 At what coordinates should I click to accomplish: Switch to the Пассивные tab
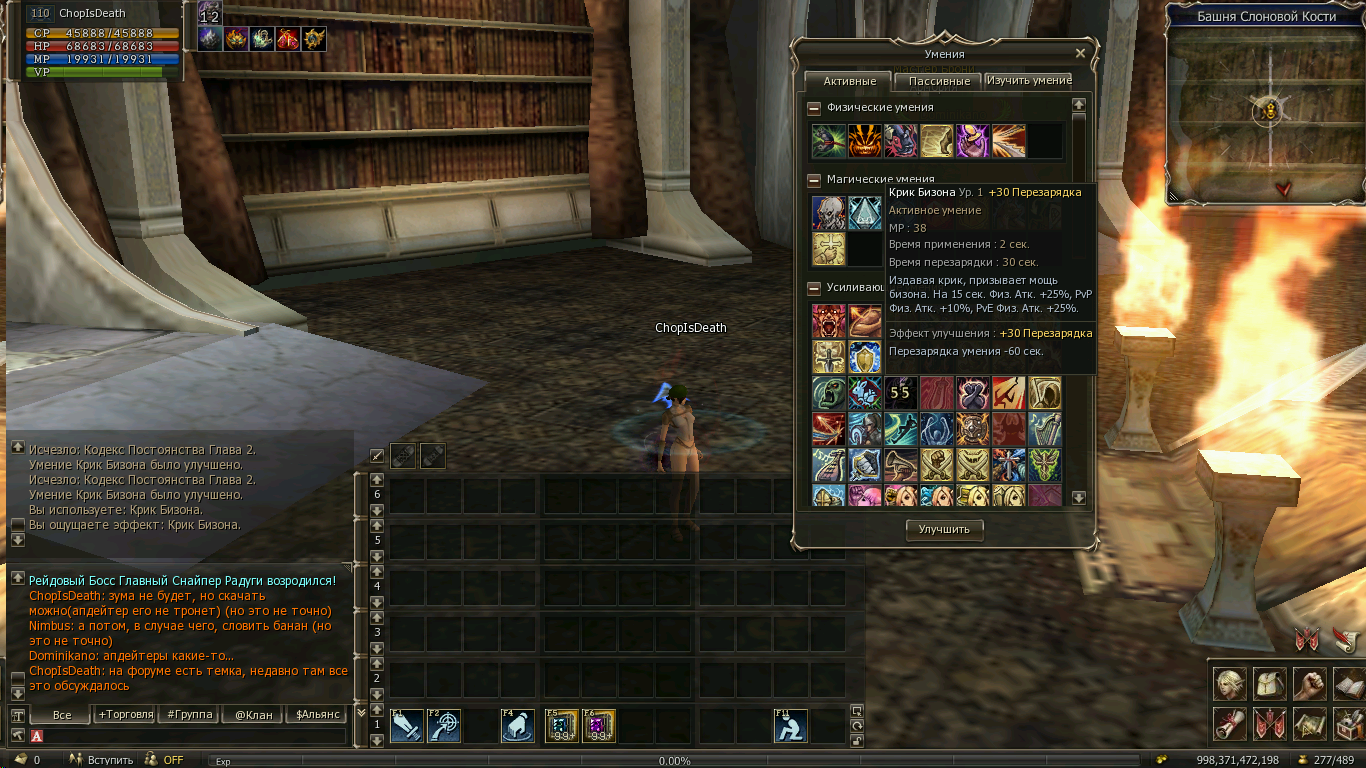click(x=939, y=81)
